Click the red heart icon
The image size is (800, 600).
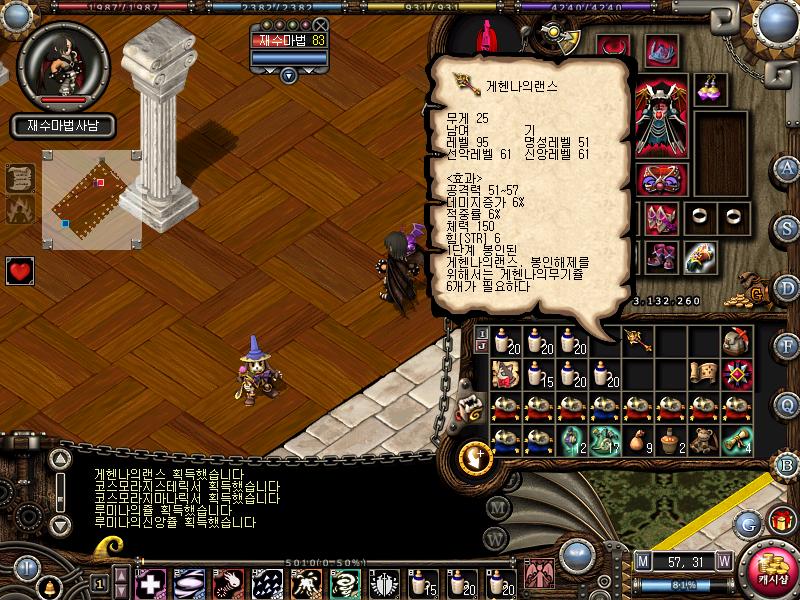(x=20, y=270)
